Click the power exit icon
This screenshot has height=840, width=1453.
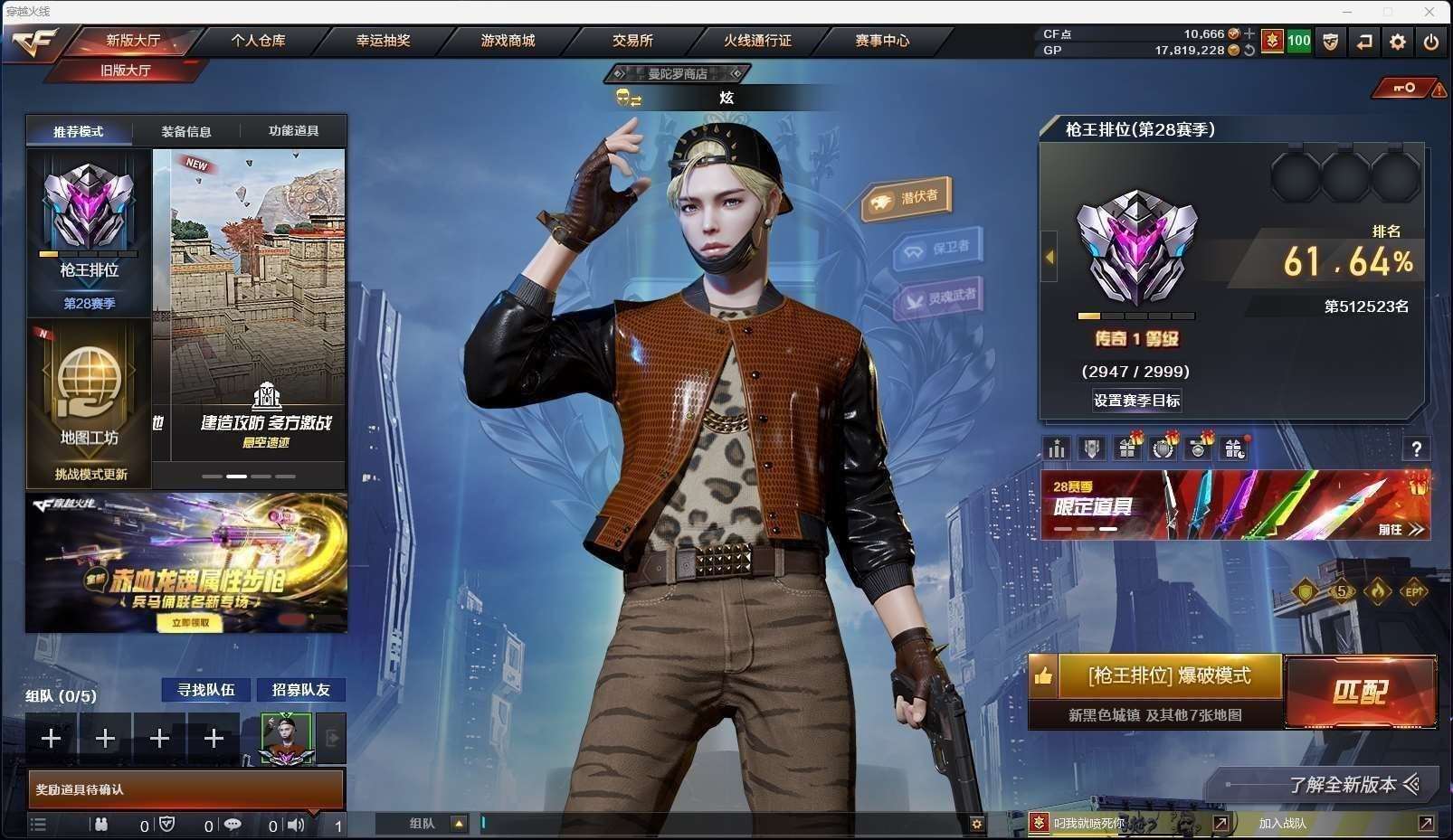click(x=1430, y=42)
